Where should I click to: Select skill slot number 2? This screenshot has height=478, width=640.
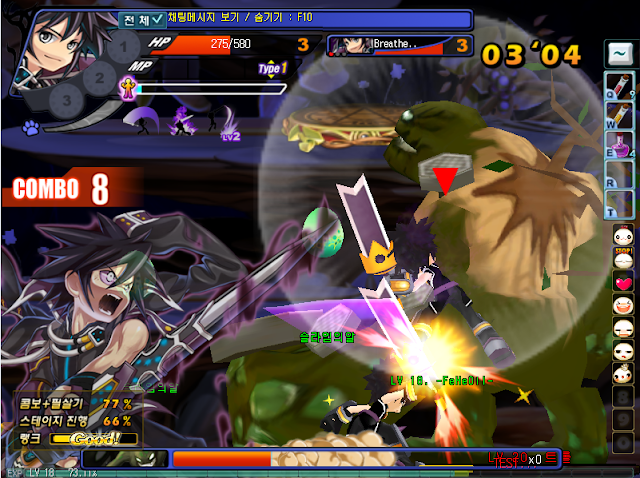click(99, 73)
